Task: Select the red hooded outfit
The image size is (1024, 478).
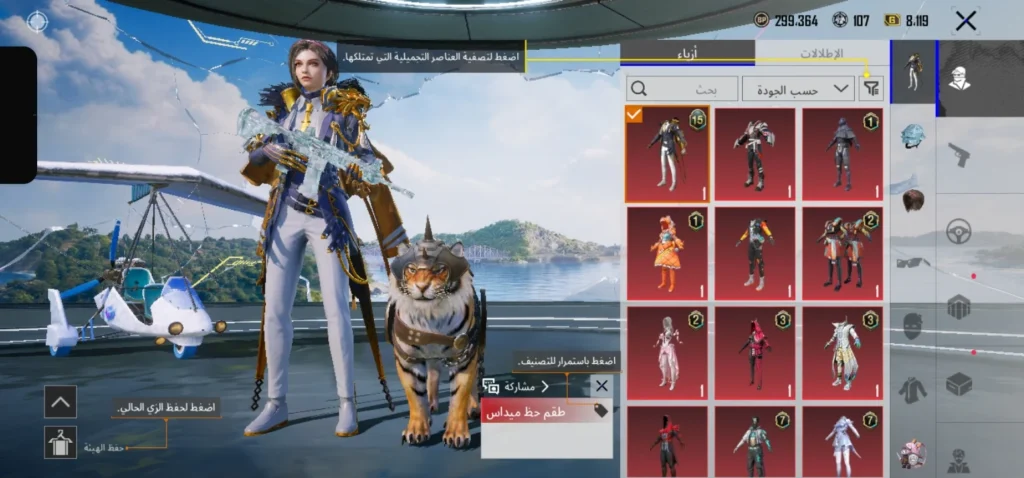Action: (755, 354)
